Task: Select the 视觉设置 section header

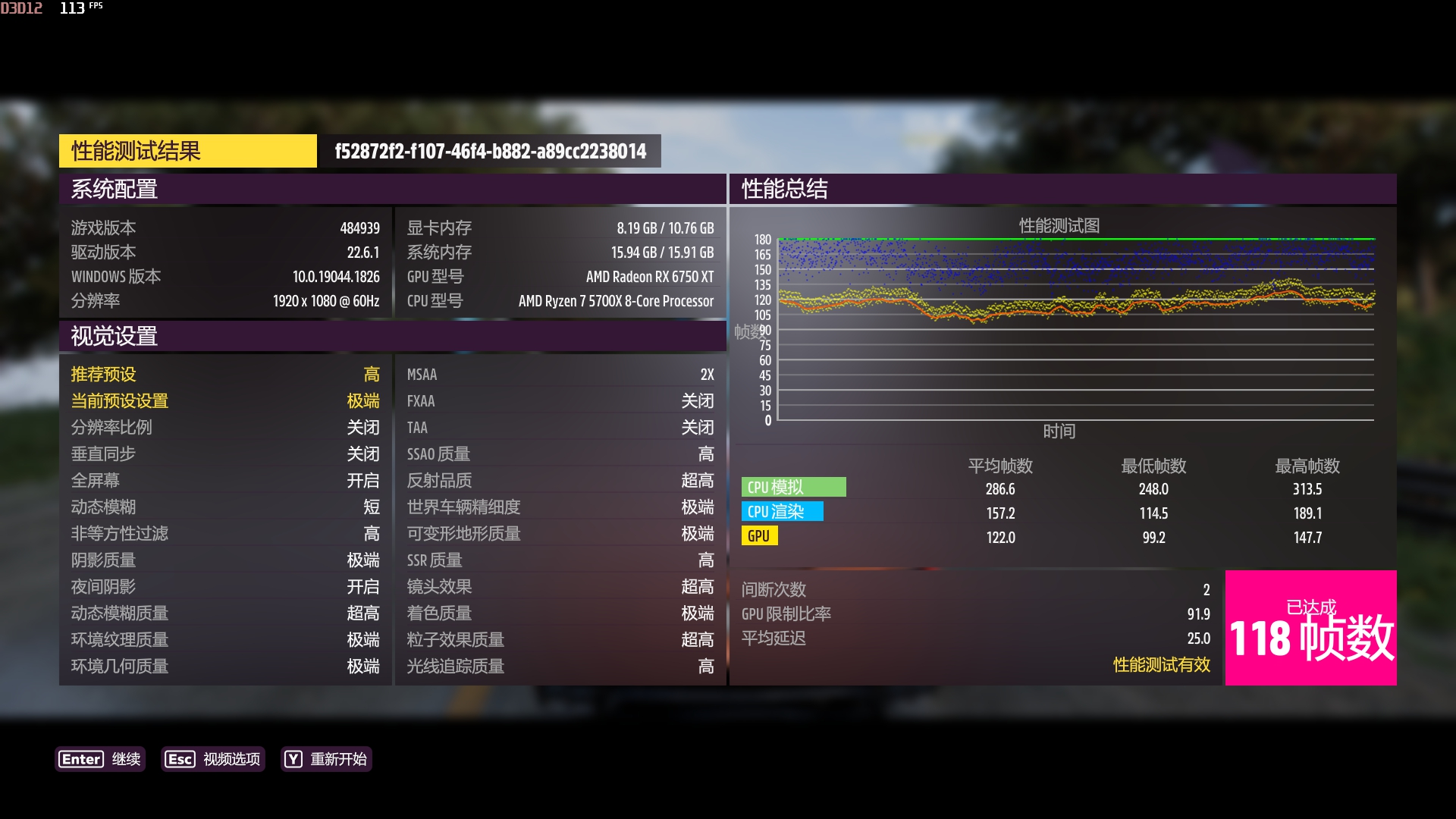Action: [114, 335]
